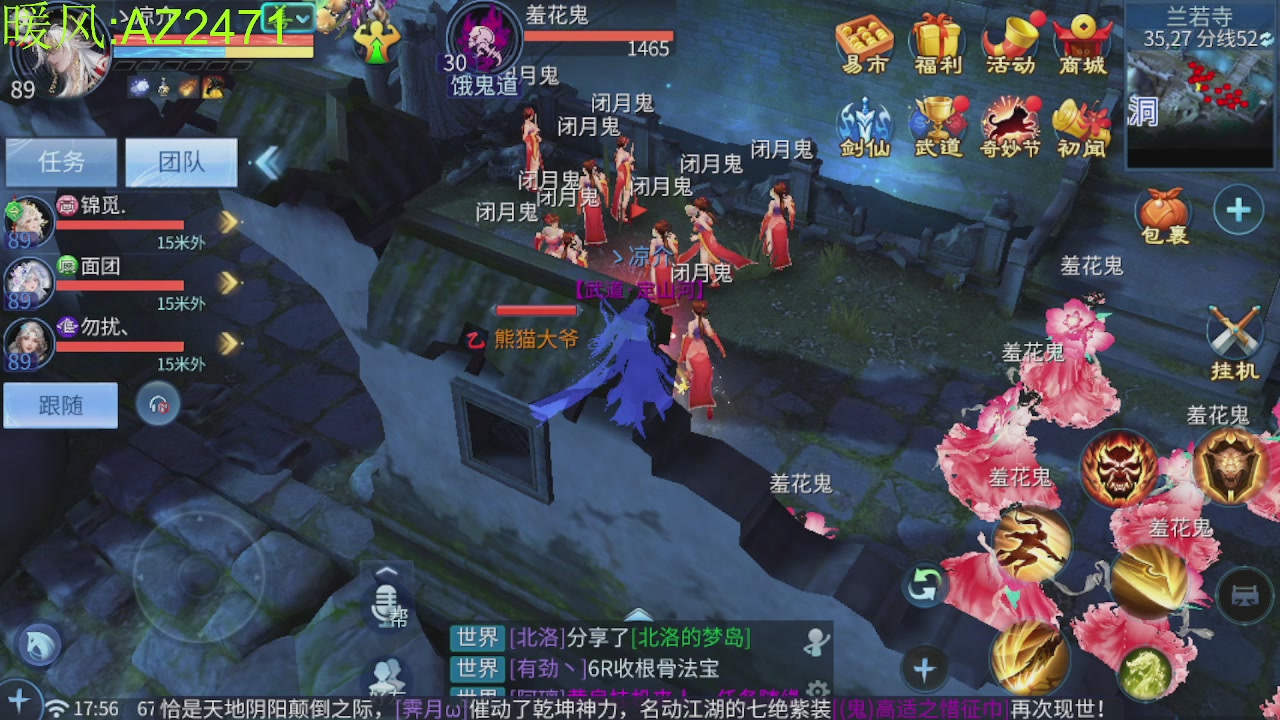Viewport: 1280px width, 720px height.
Task: Switch to the 任务 tab
Action: pyautogui.click(x=61, y=163)
